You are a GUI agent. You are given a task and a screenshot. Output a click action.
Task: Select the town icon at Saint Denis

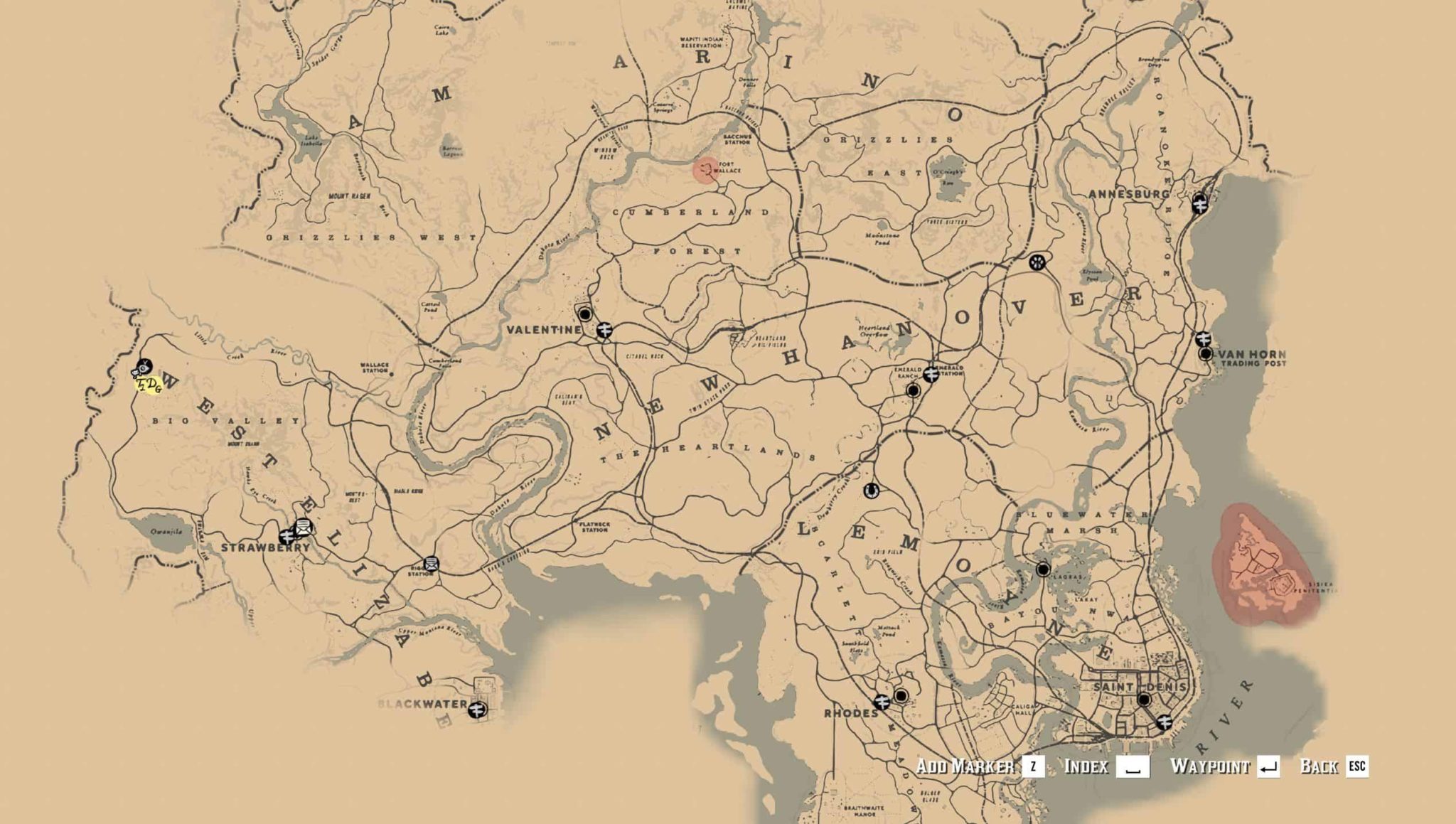click(x=1143, y=700)
